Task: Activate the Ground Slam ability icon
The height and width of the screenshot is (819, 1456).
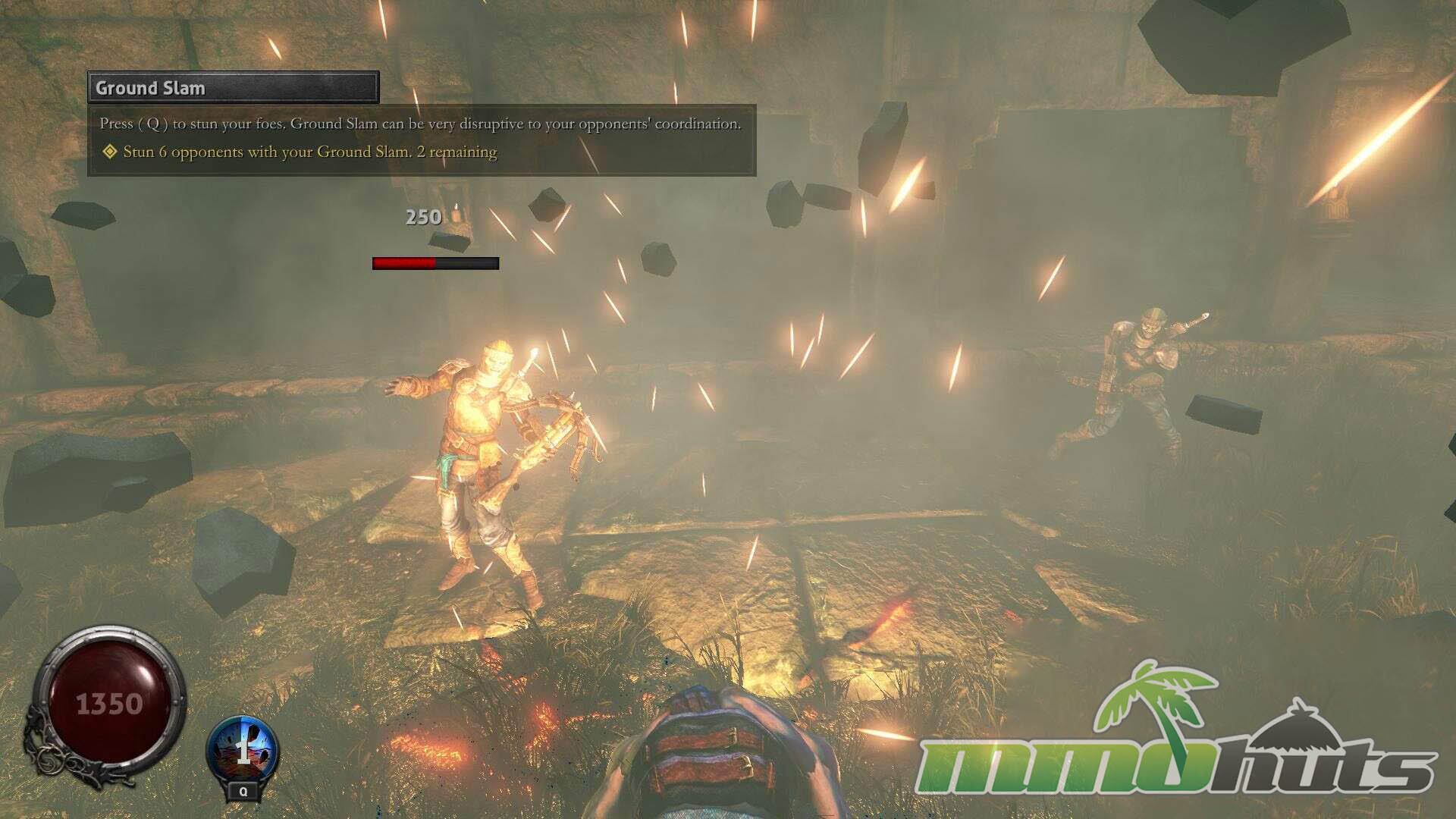Action: 243,750
